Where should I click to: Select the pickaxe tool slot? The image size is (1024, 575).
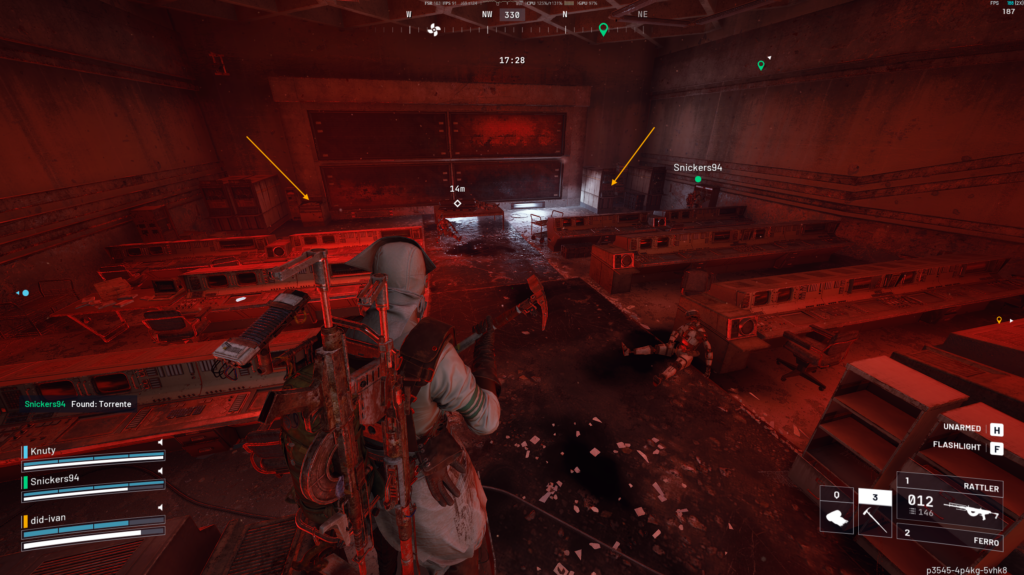874,511
